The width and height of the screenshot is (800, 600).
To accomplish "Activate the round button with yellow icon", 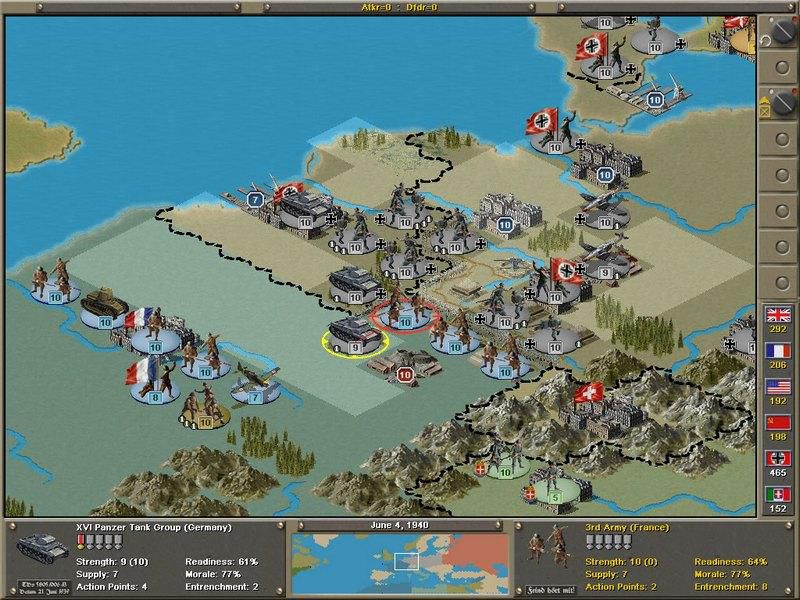I will click(x=776, y=103).
